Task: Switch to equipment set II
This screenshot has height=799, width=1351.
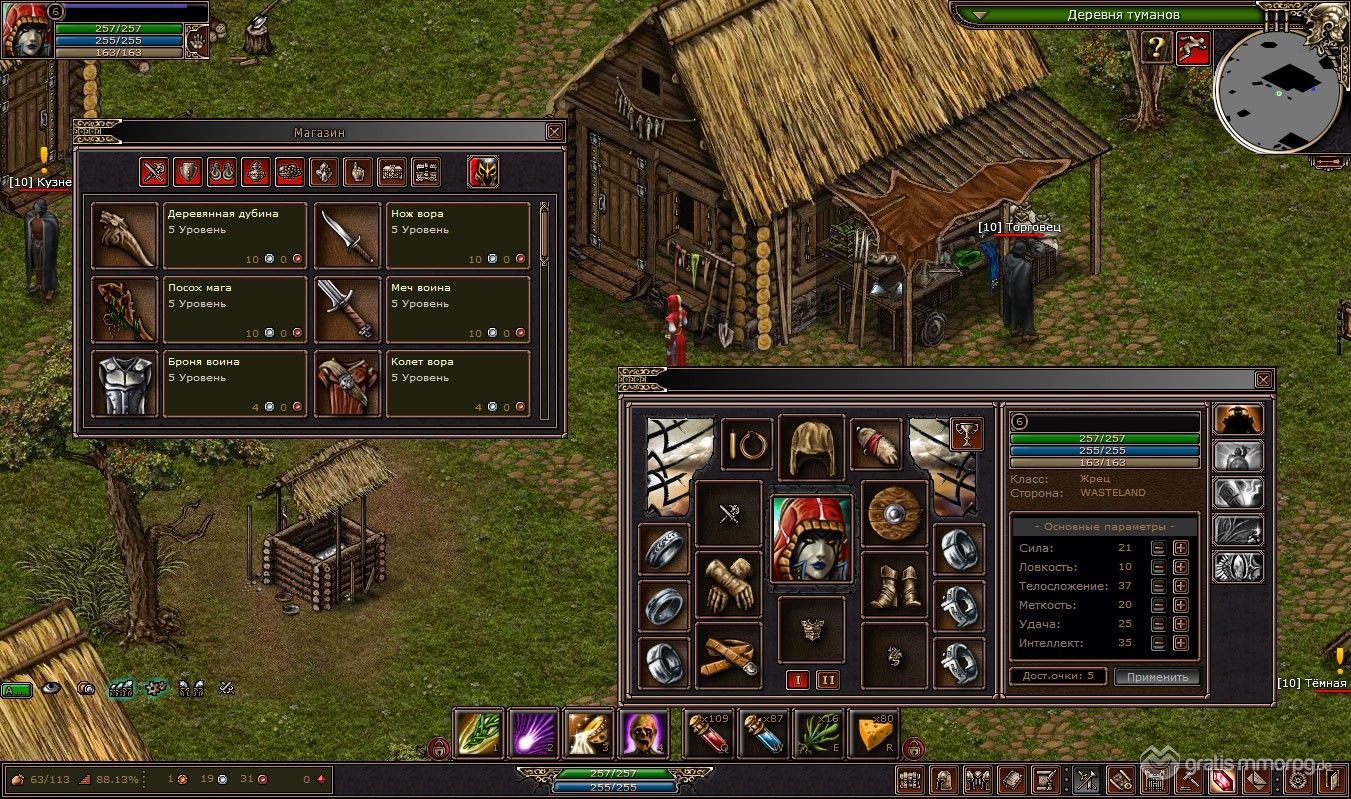Action: 827,680
